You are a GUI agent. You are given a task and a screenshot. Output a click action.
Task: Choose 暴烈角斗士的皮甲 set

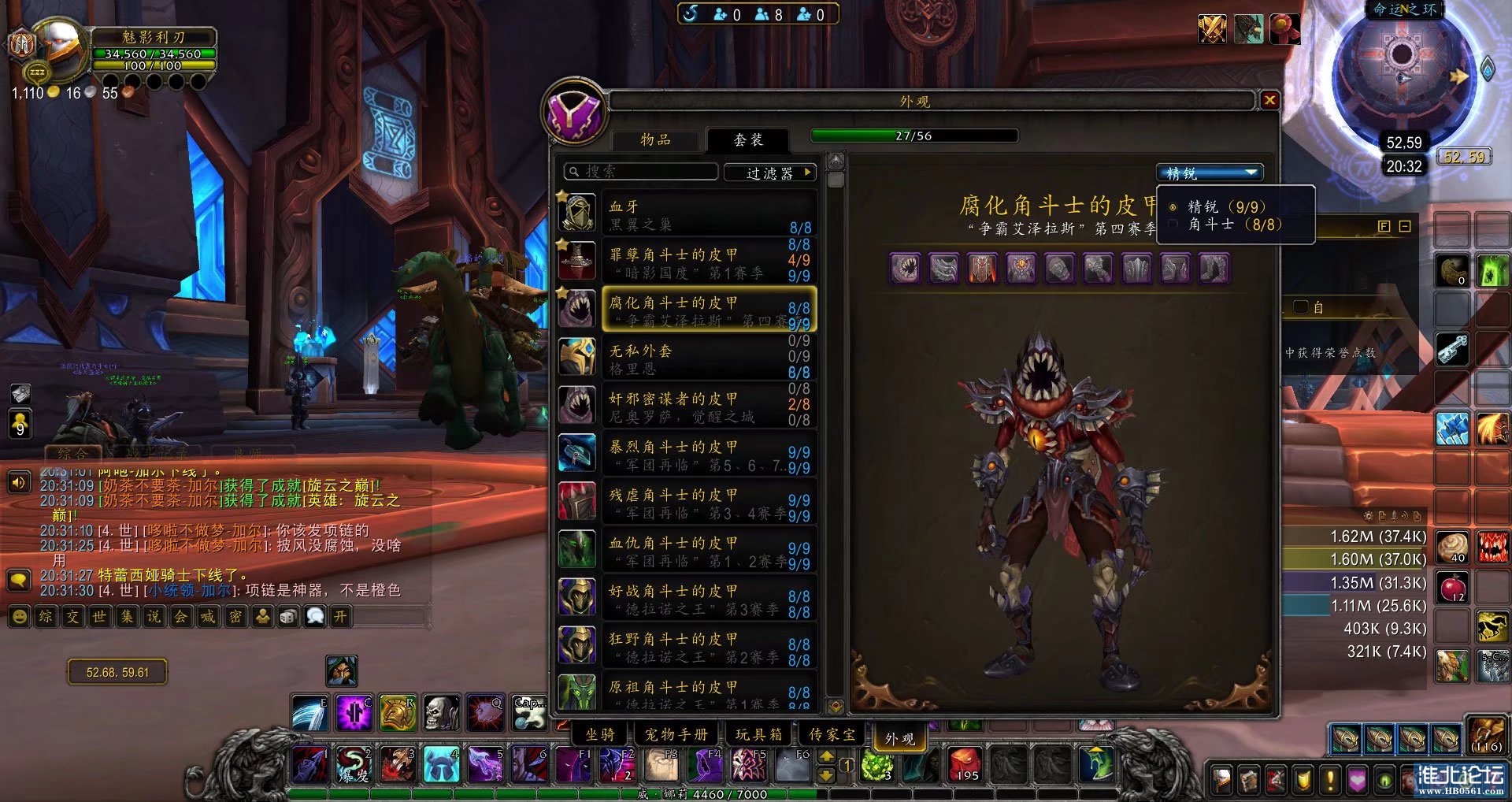click(x=685, y=454)
